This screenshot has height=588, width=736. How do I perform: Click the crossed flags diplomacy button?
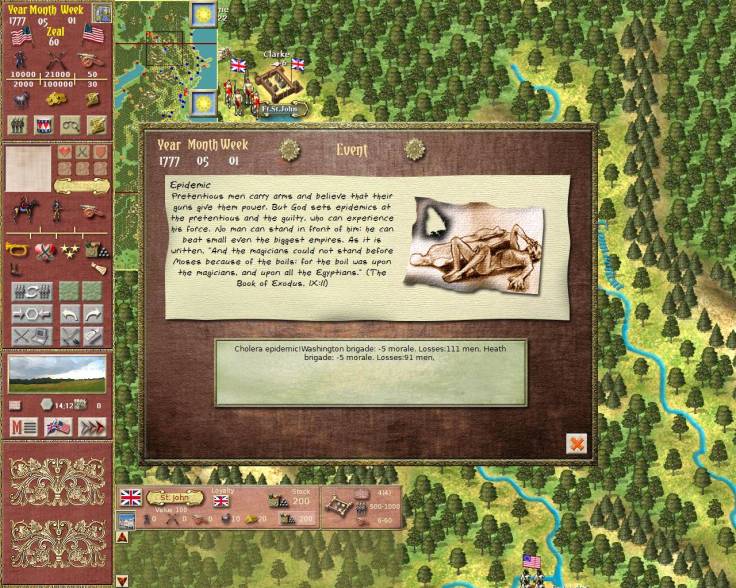click(58, 427)
